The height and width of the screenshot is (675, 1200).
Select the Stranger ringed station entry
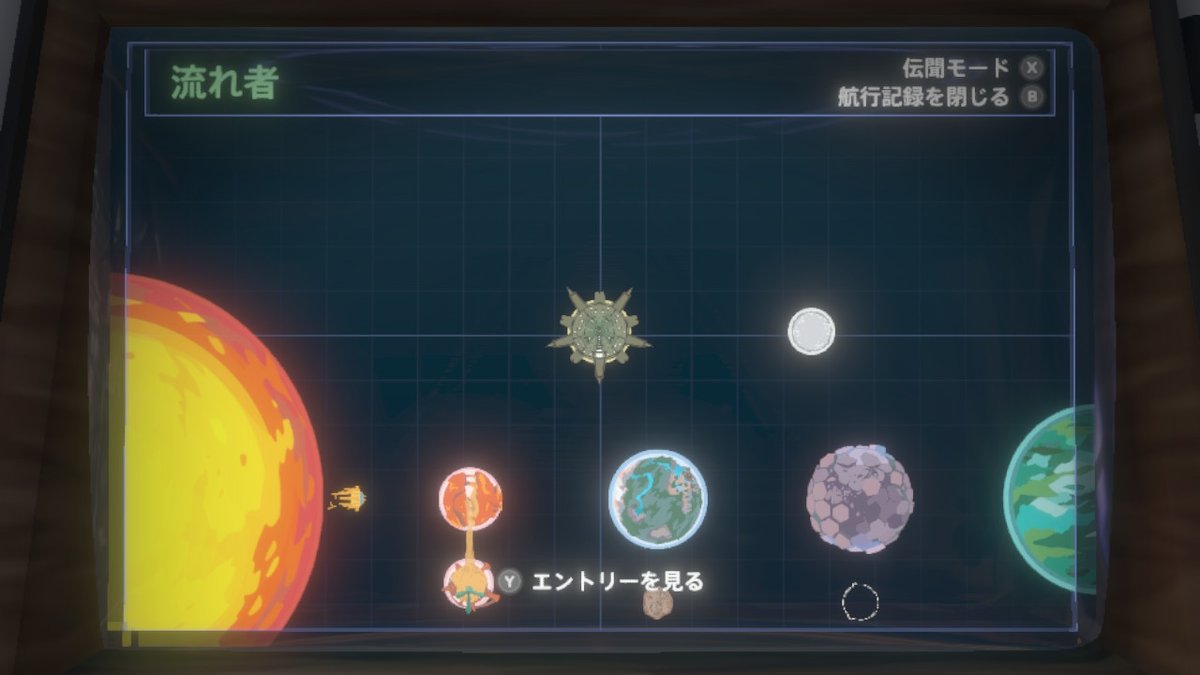[599, 330]
